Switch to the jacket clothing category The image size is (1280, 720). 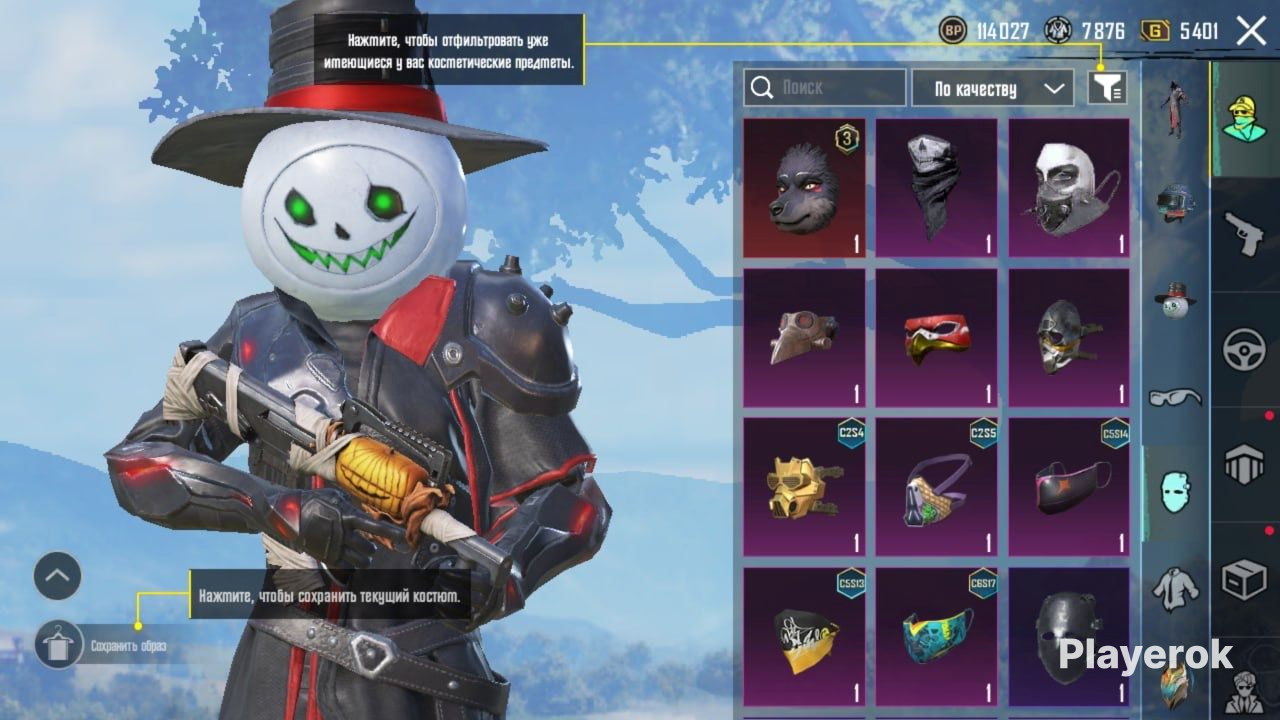(x=1175, y=589)
